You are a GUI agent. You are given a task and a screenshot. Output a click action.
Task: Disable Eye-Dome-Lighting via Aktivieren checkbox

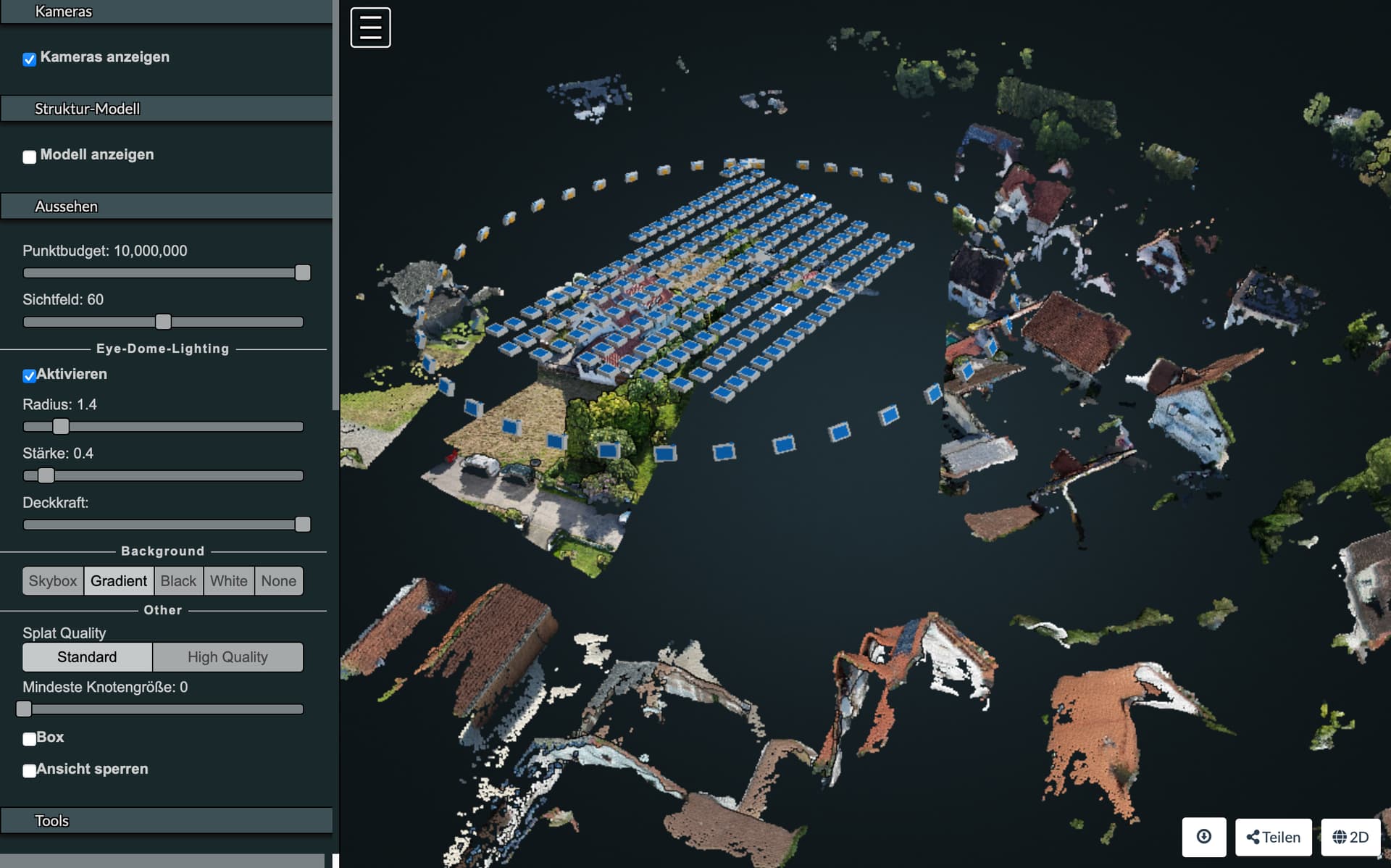pyautogui.click(x=29, y=375)
